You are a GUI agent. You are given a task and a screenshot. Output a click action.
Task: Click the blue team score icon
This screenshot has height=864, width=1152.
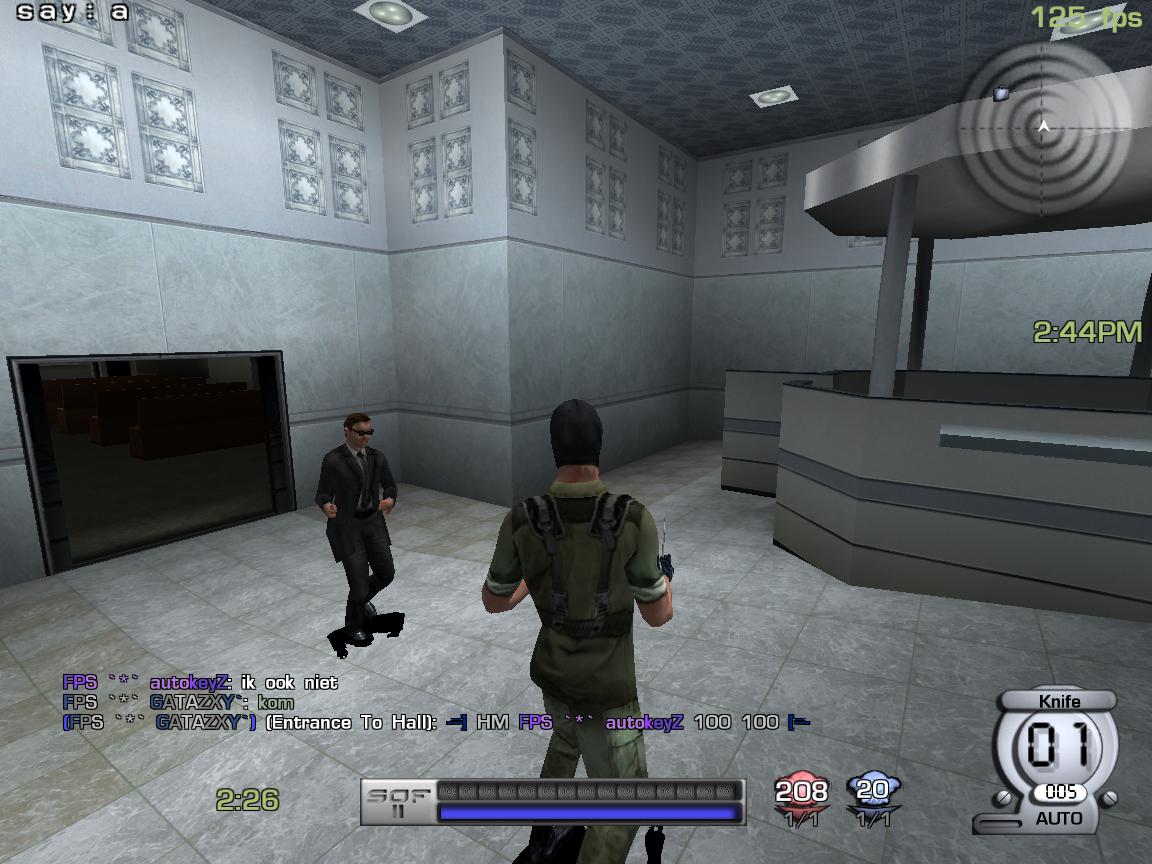point(873,790)
